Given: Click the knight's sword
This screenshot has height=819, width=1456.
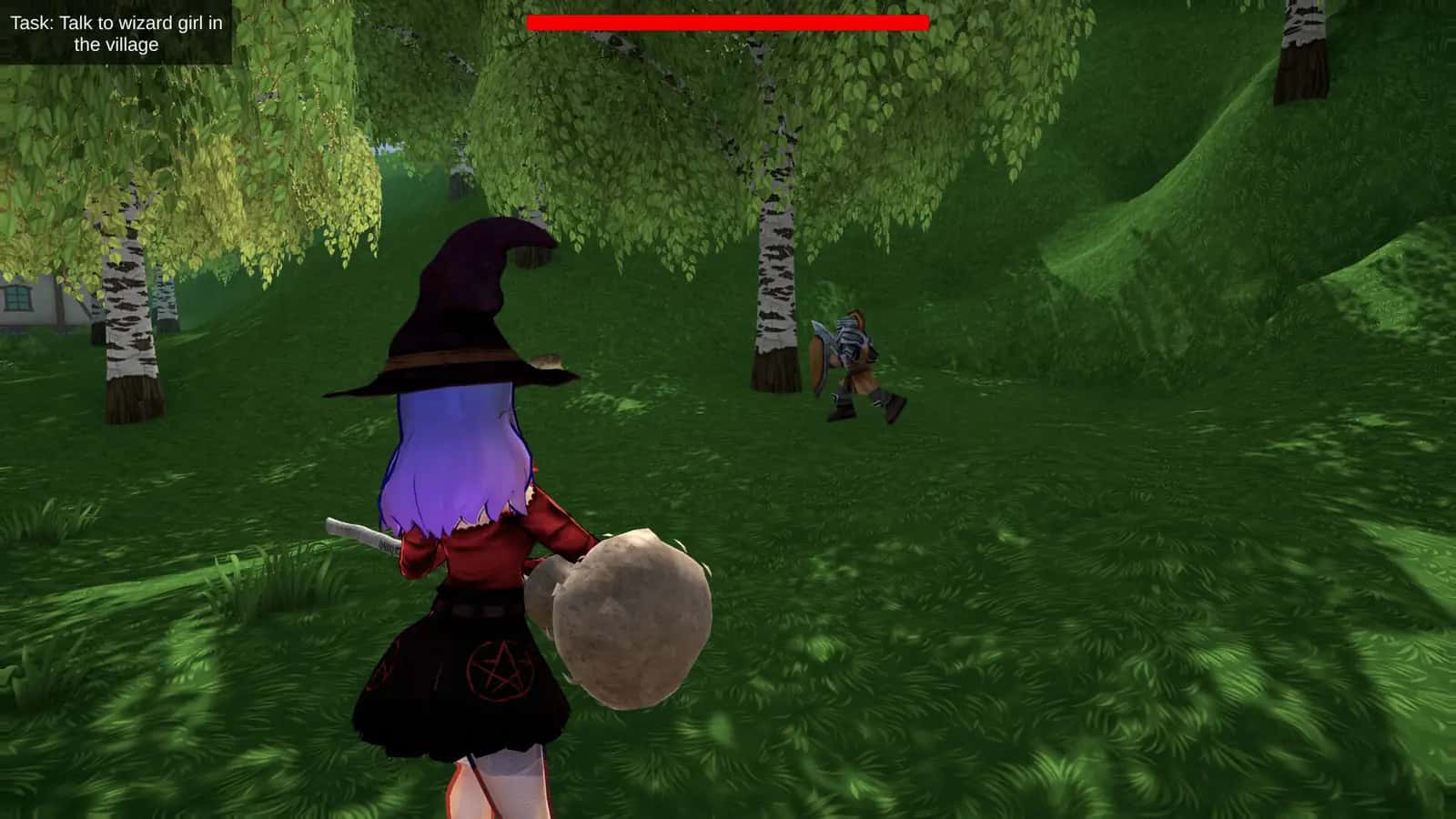Looking at the screenshot, I should click(x=822, y=332).
